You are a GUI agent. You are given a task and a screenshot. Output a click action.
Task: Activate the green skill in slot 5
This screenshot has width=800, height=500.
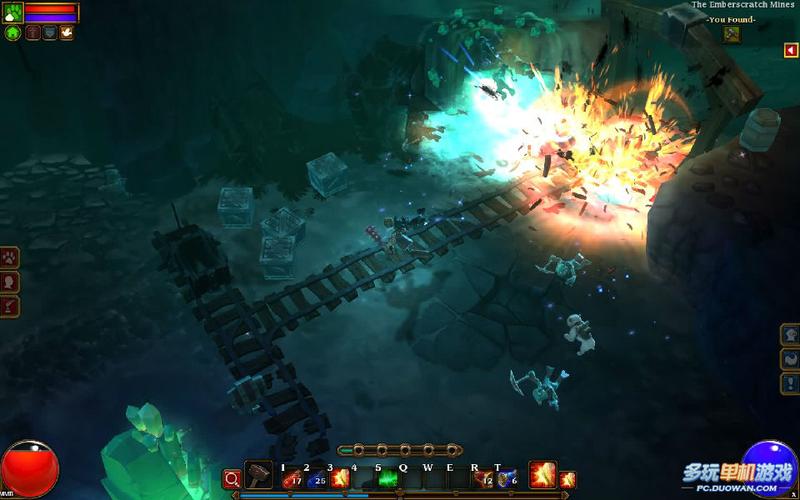pos(387,479)
